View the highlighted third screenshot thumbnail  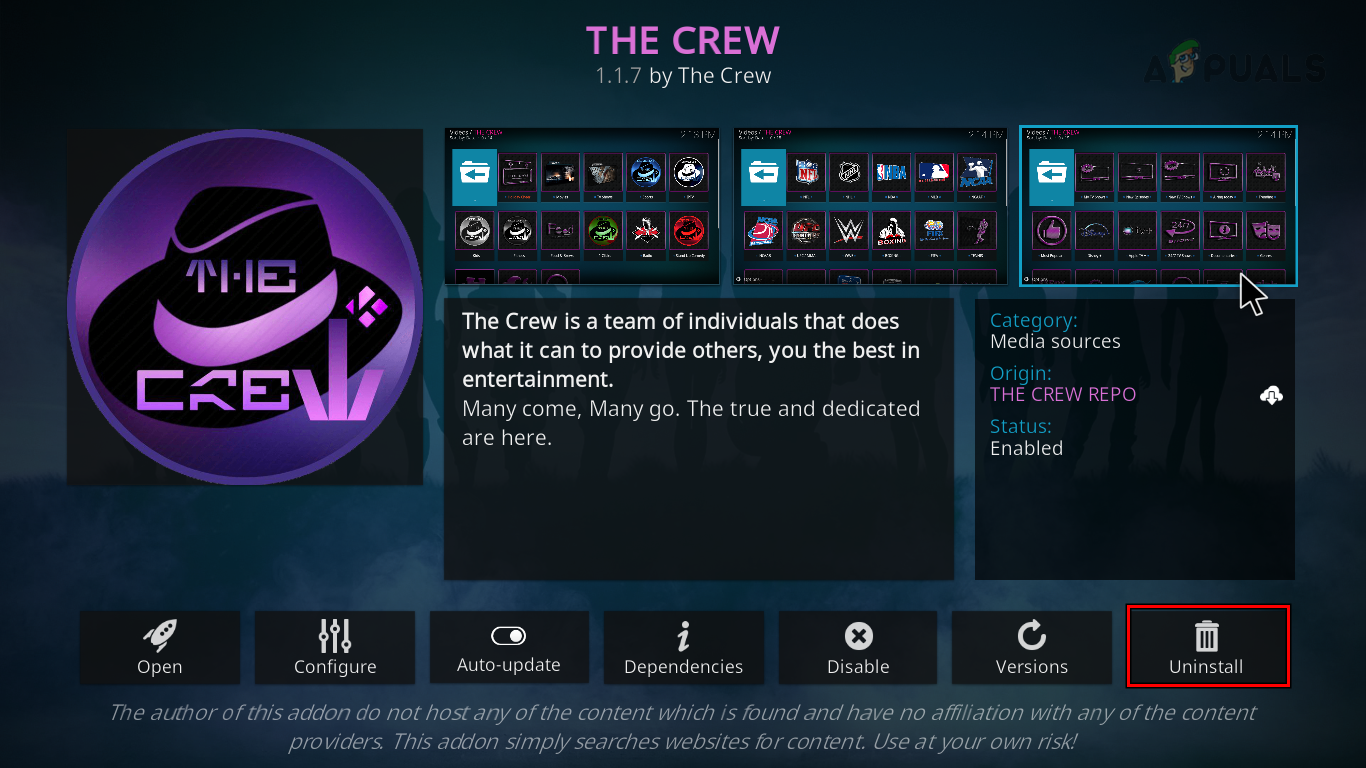click(1158, 206)
